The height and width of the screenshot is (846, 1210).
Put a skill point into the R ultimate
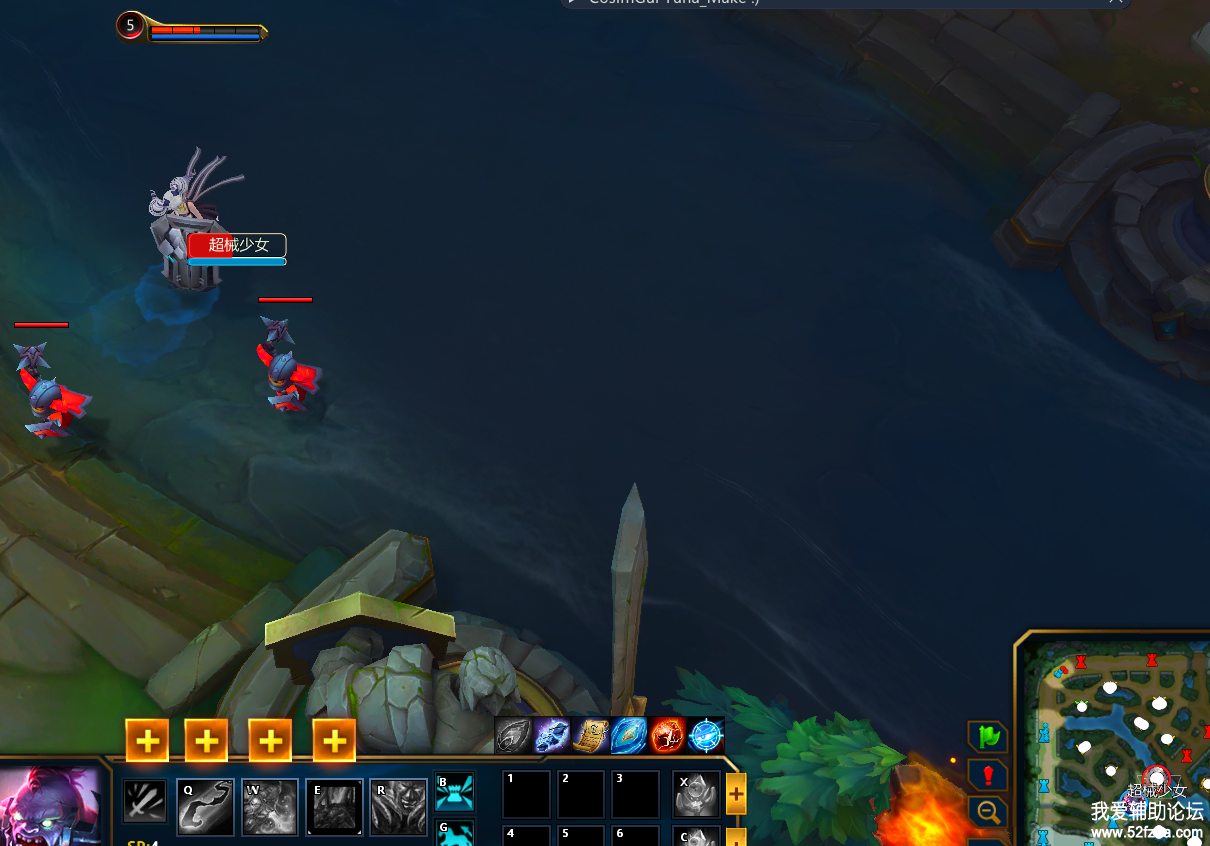point(334,741)
